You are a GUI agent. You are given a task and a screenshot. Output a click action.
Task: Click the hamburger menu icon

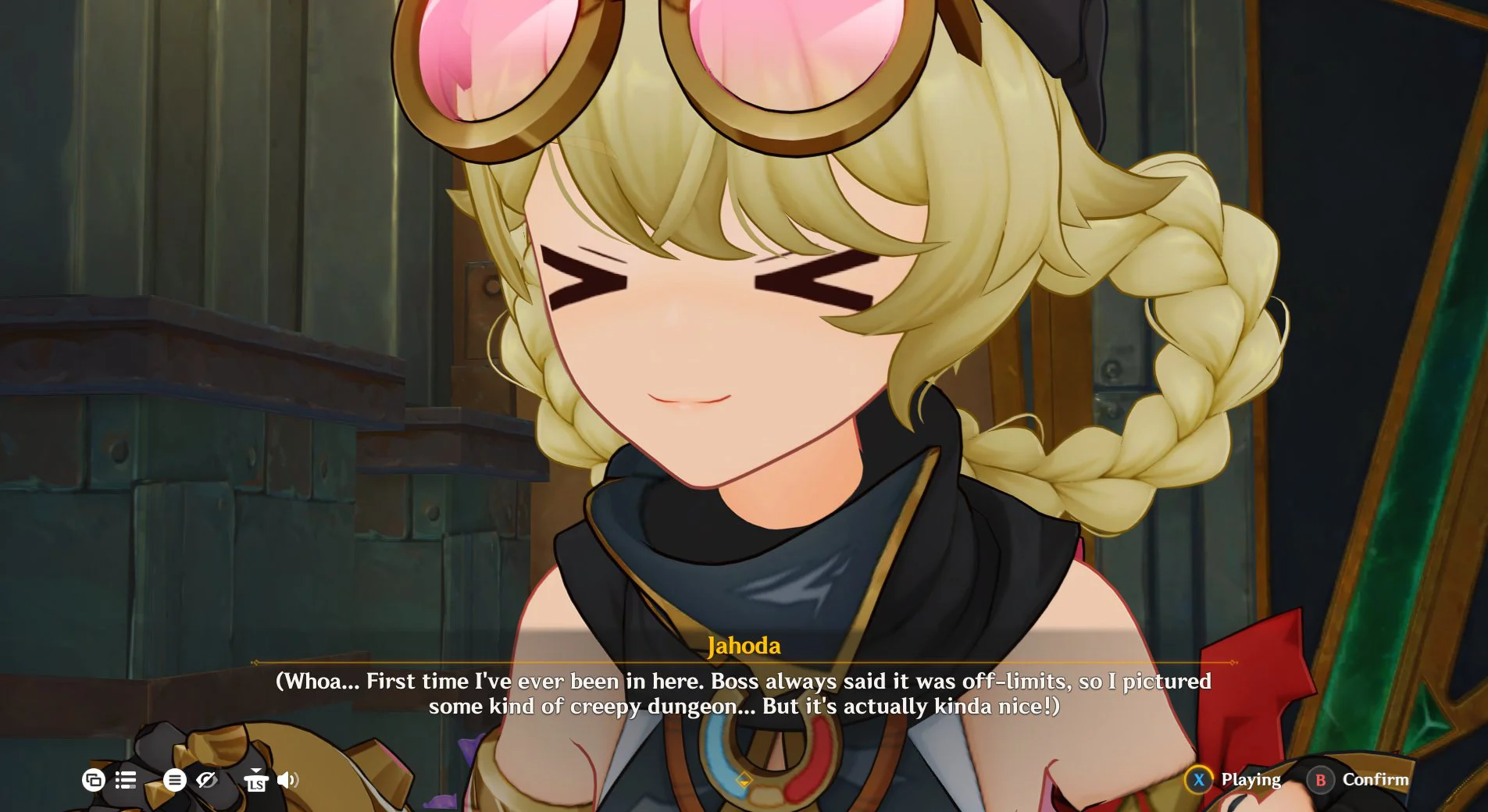coord(175,779)
